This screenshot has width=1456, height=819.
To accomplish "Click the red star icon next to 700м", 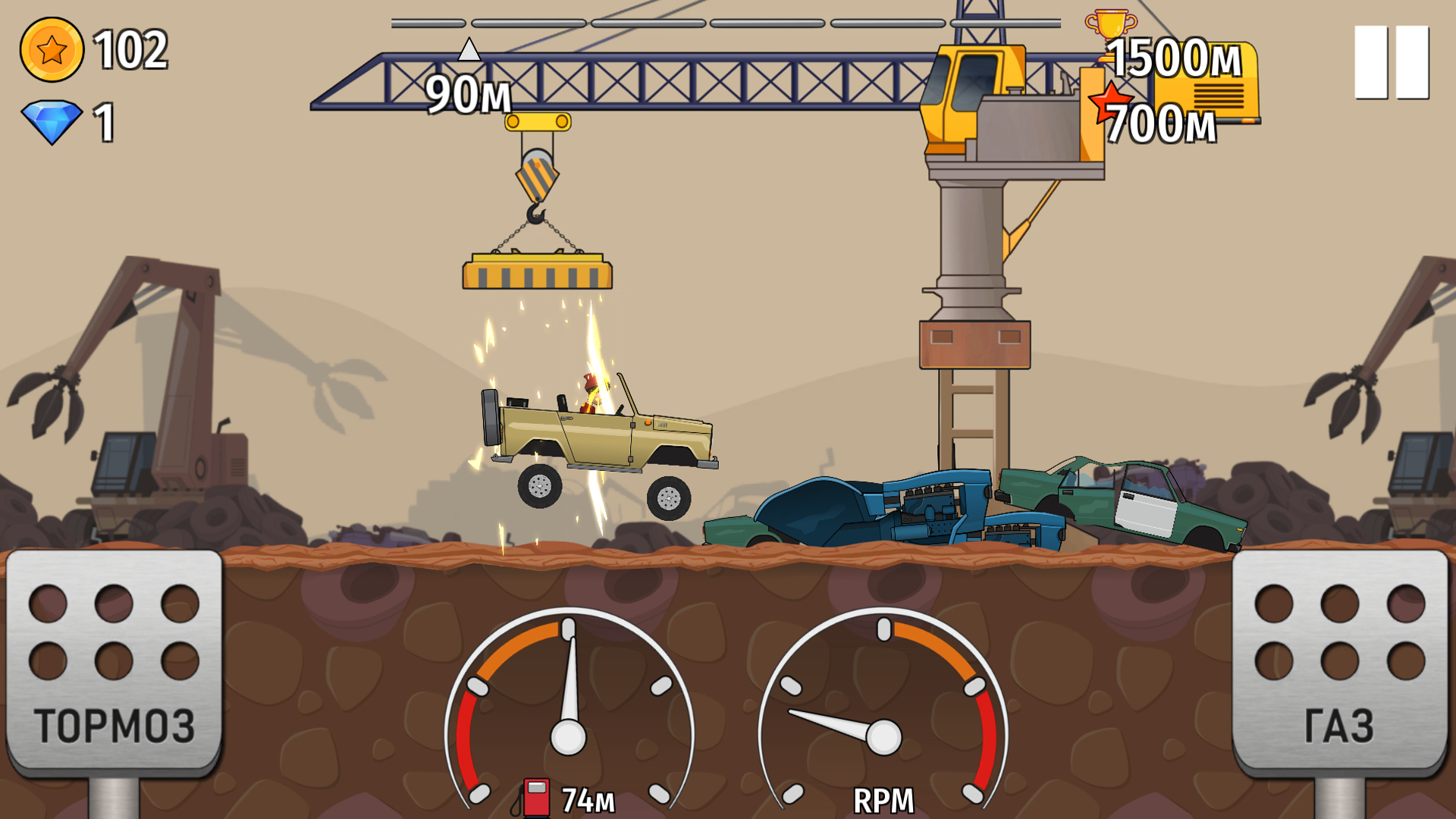I will tap(1109, 99).
